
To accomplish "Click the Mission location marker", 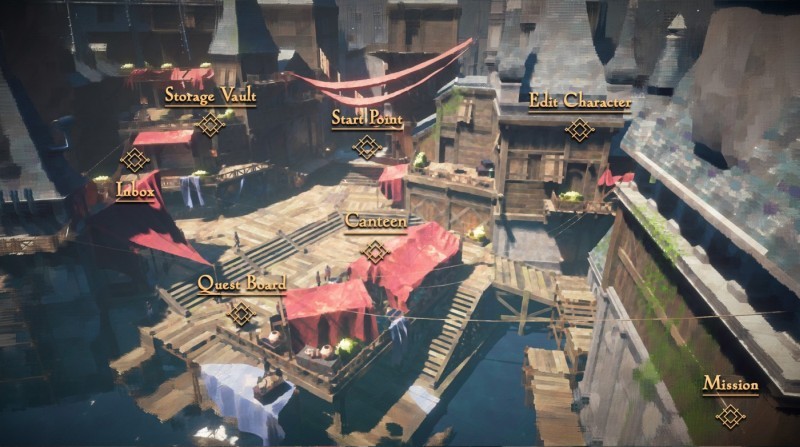I will [x=730, y=415].
